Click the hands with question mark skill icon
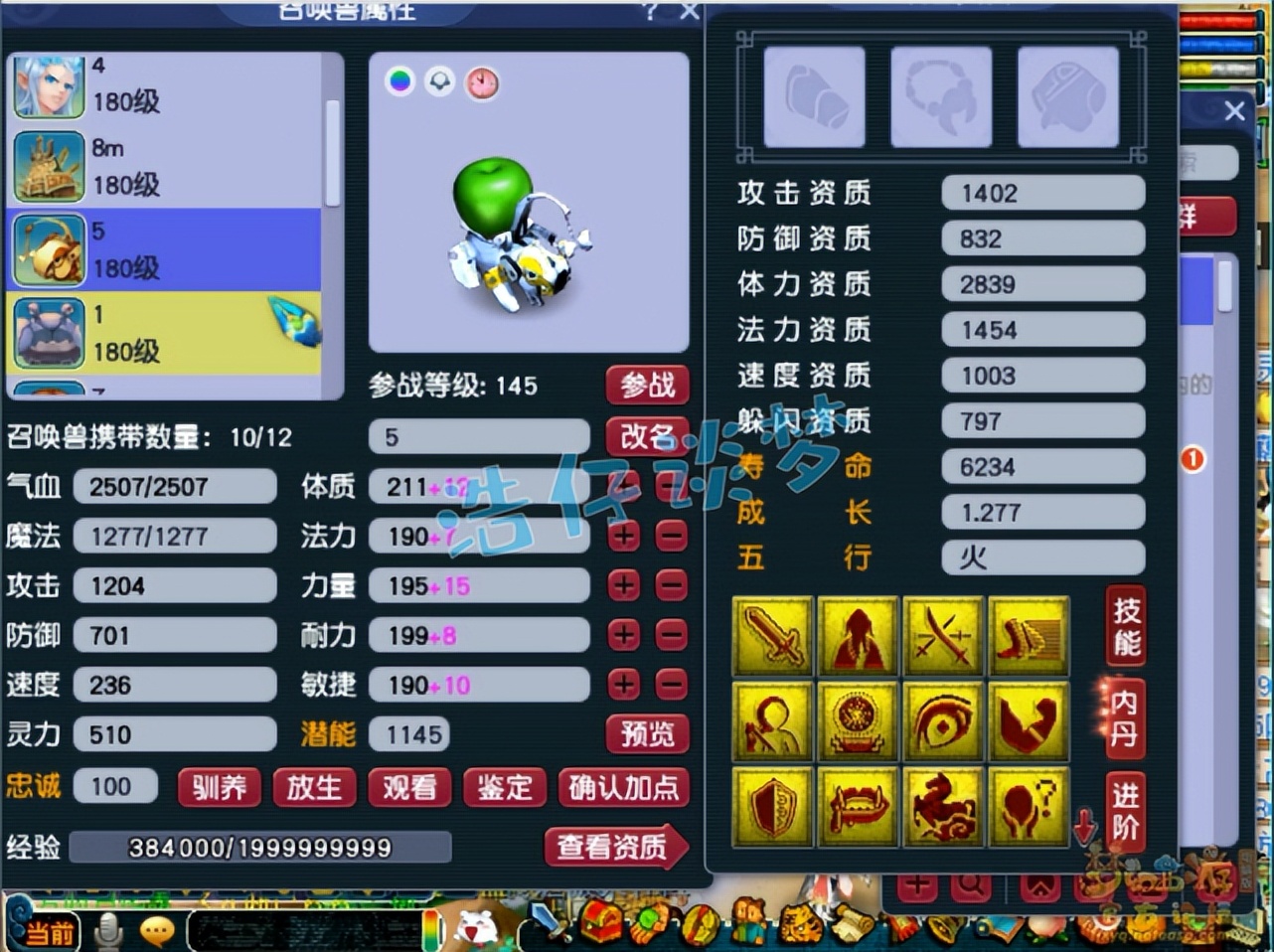This screenshot has height=952, width=1274. pyautogui.click(x=1029, y=805)
